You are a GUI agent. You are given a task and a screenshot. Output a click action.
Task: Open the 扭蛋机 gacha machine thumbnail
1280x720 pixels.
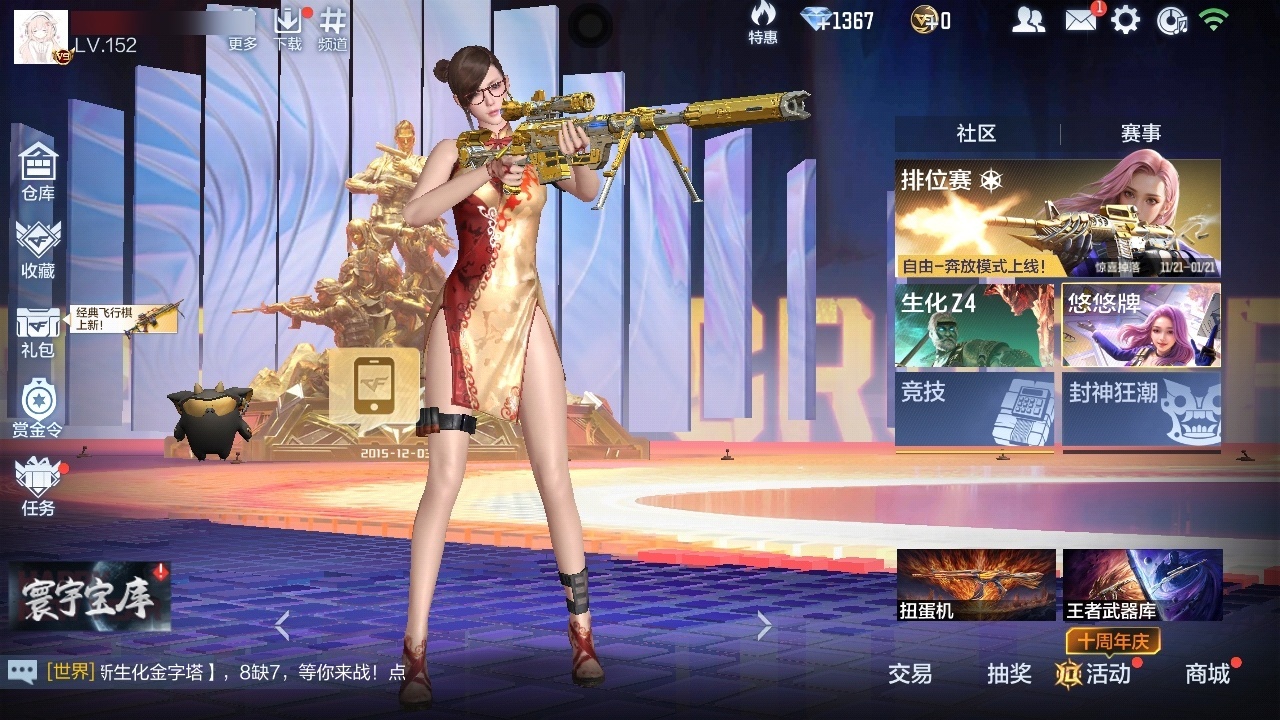(975, 585)
